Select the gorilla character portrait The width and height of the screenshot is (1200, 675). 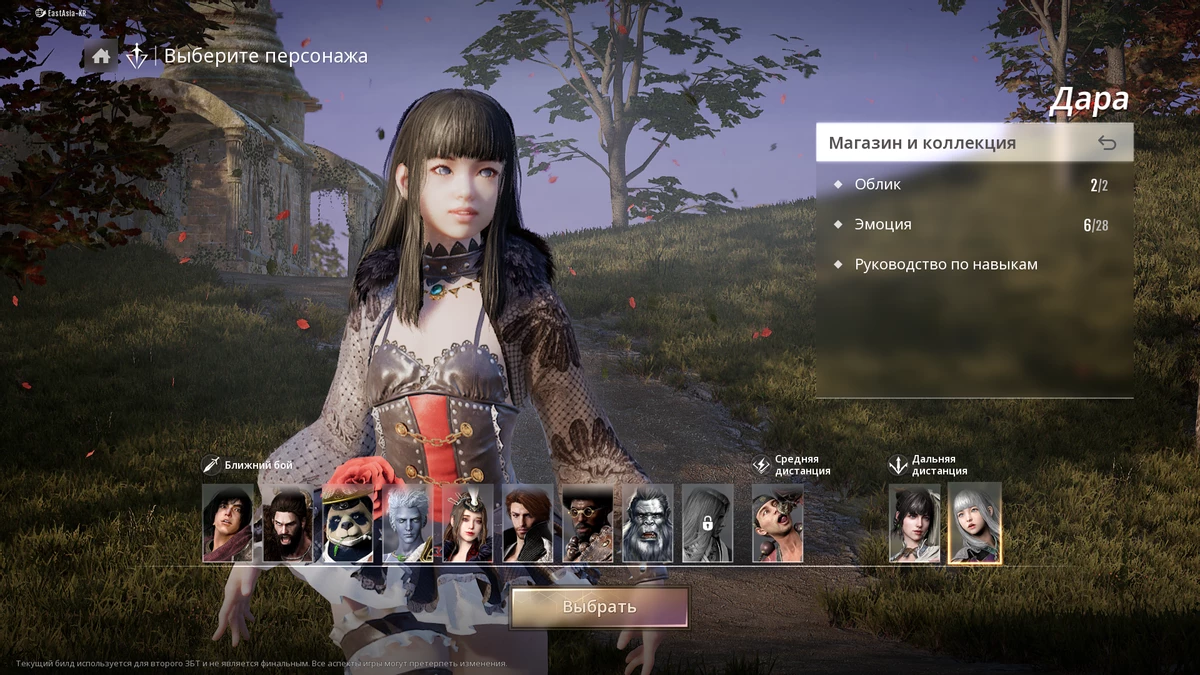click(648, 524)
